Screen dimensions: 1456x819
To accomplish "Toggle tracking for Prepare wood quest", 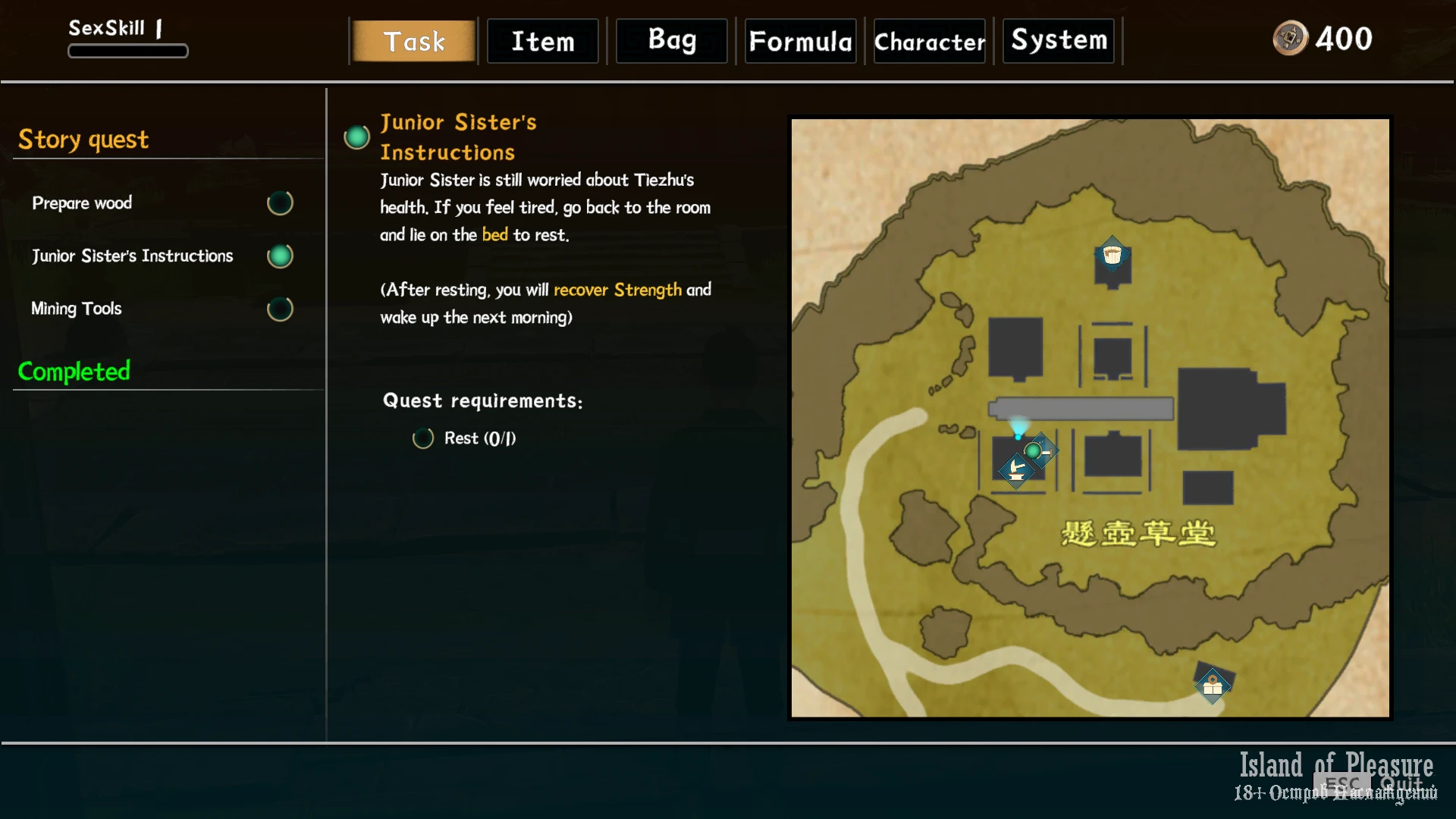I will click(280, 203).
